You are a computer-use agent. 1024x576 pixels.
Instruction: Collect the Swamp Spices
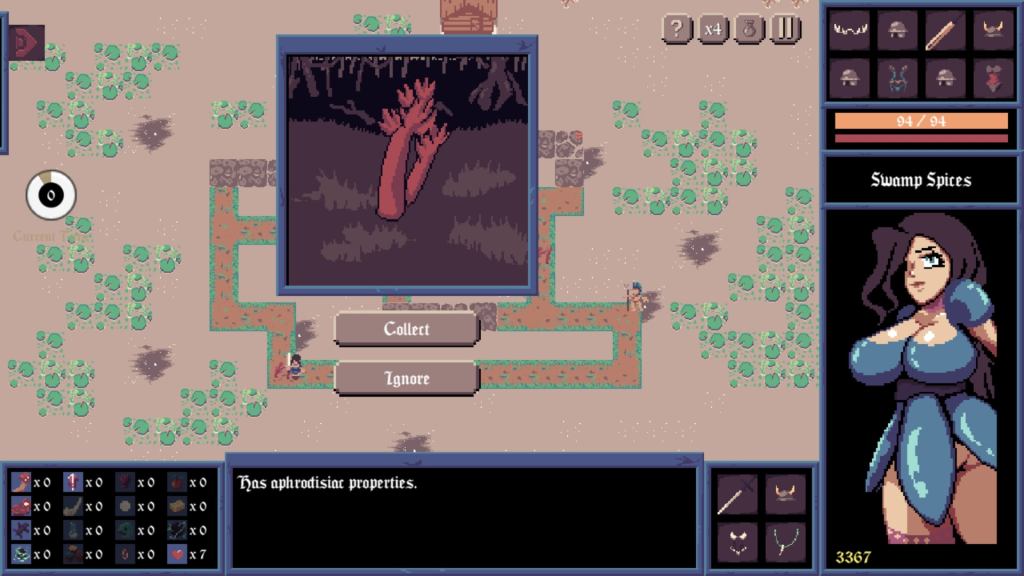pyautogui.click(x=407, y=329)
